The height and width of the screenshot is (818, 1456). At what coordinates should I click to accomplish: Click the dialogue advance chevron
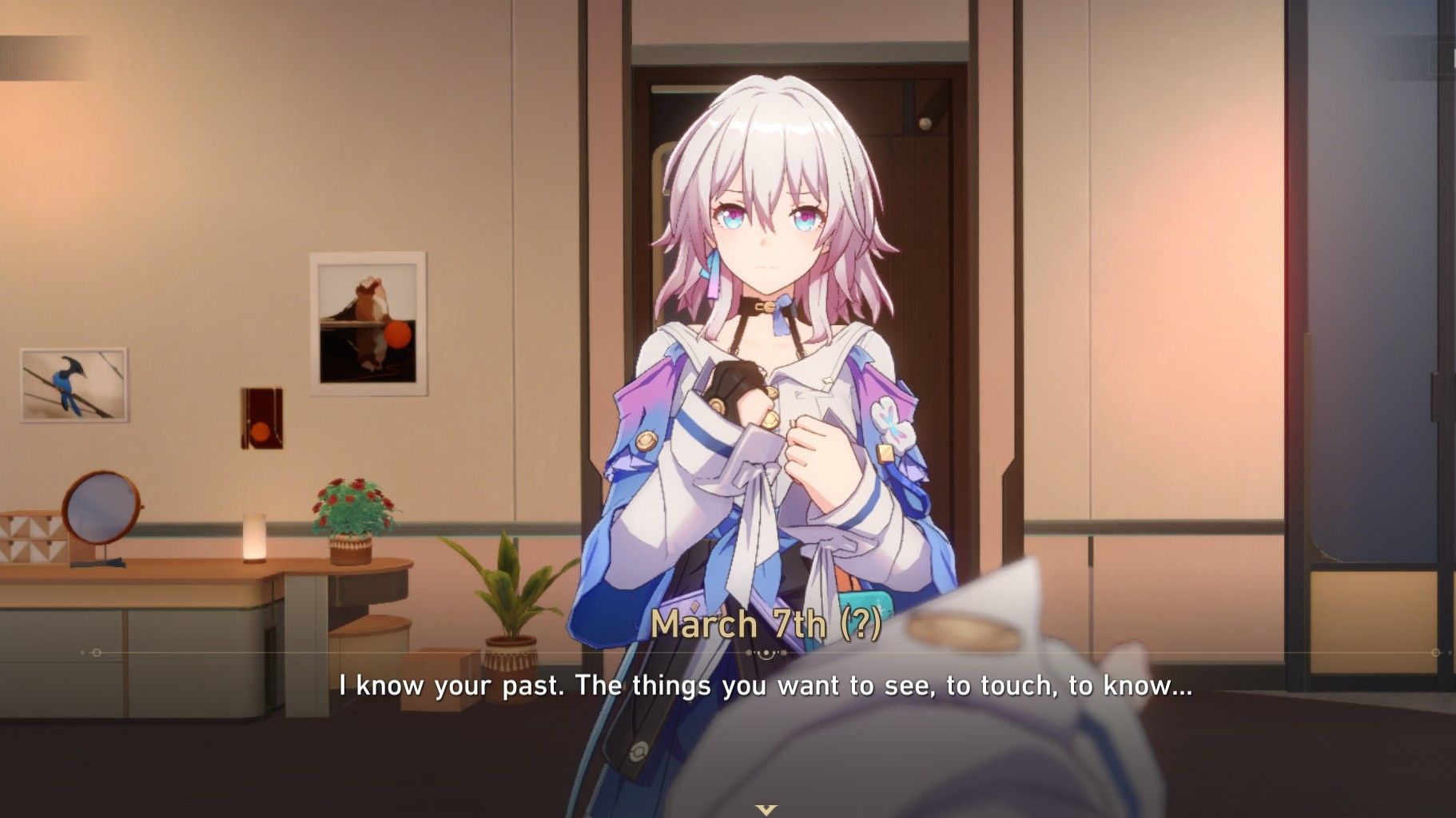[763, 809]
